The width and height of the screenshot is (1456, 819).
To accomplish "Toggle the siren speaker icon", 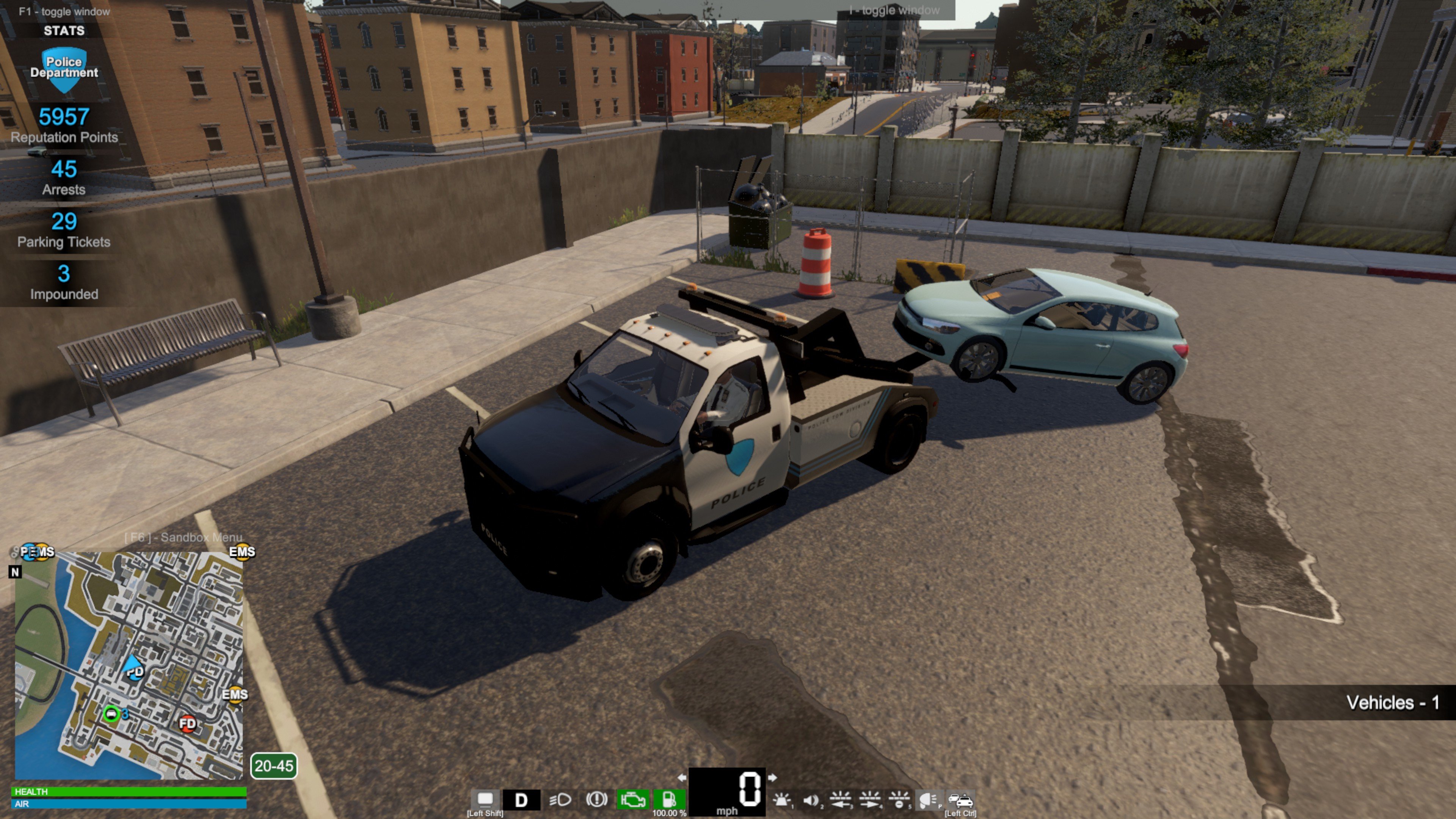I will (811, 800).
